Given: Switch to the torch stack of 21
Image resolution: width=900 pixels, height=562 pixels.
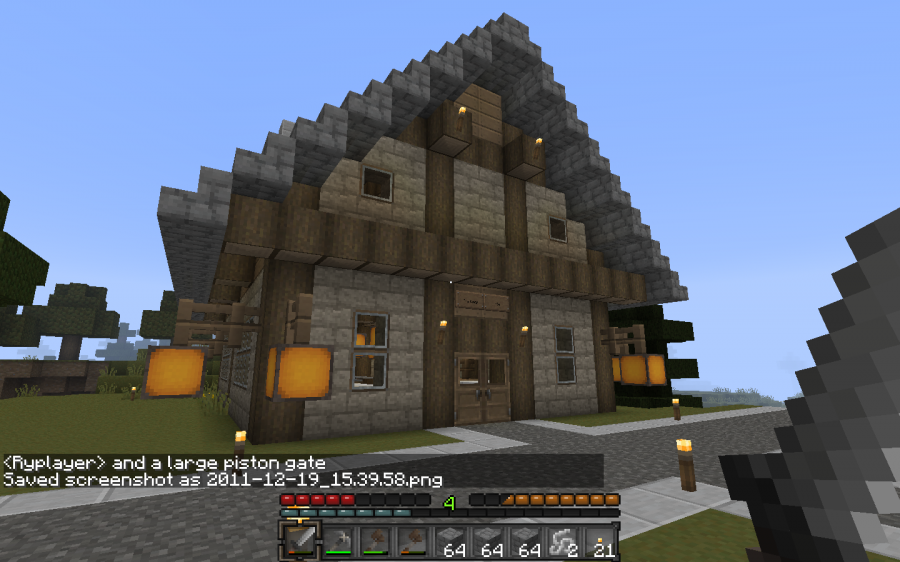Looking at the screenshot, I should (600, 541).
